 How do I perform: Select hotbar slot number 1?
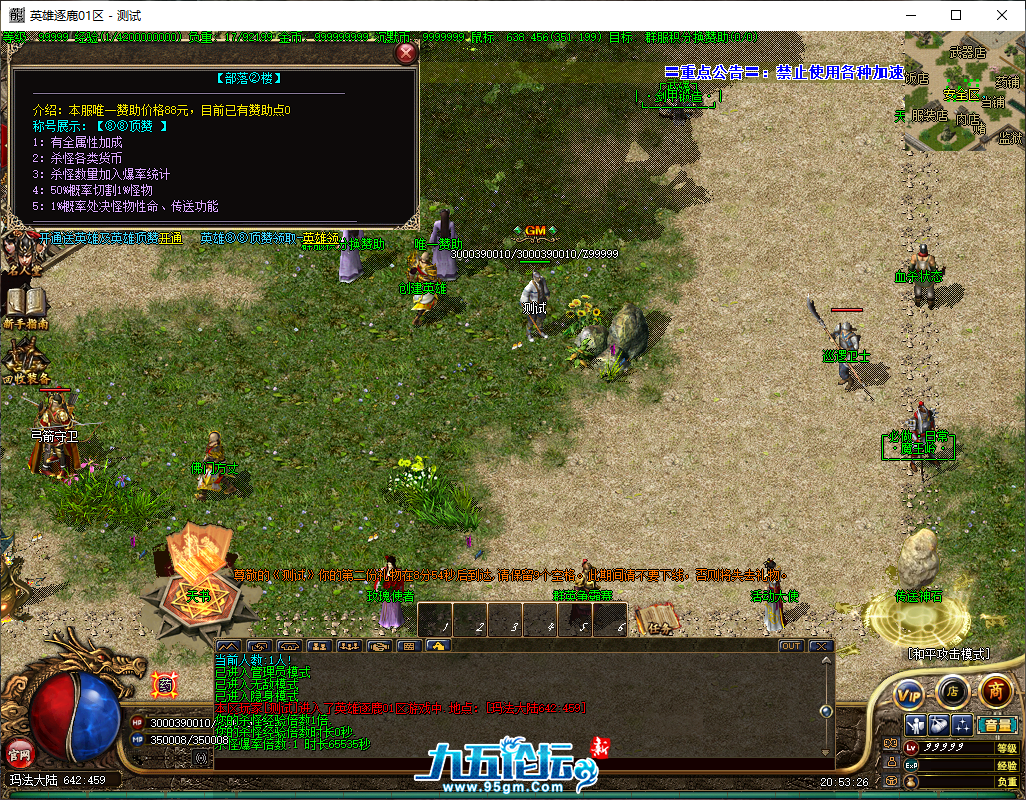pos(435,620)
